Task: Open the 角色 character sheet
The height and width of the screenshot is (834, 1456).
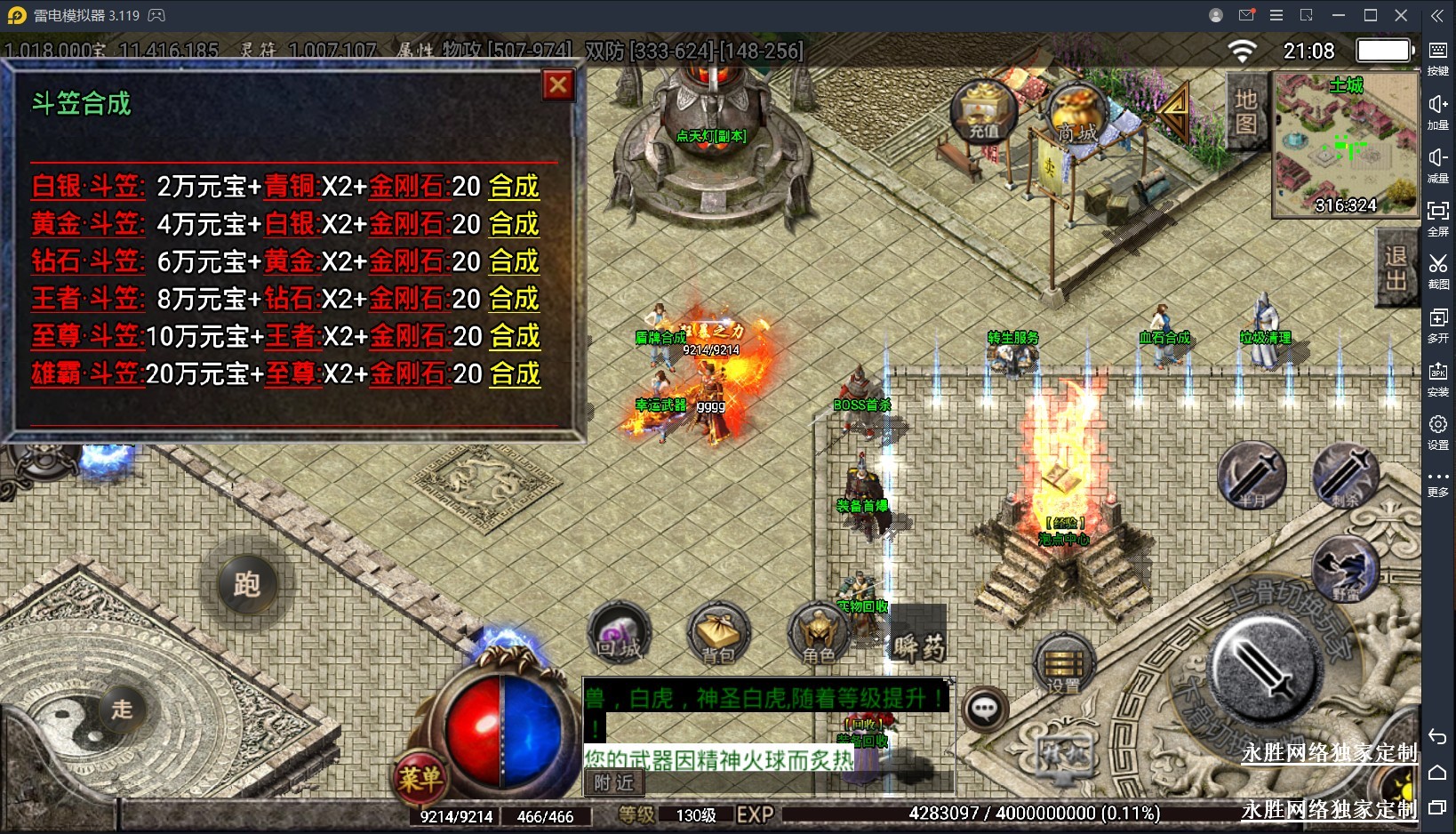Action: (819, 635)
